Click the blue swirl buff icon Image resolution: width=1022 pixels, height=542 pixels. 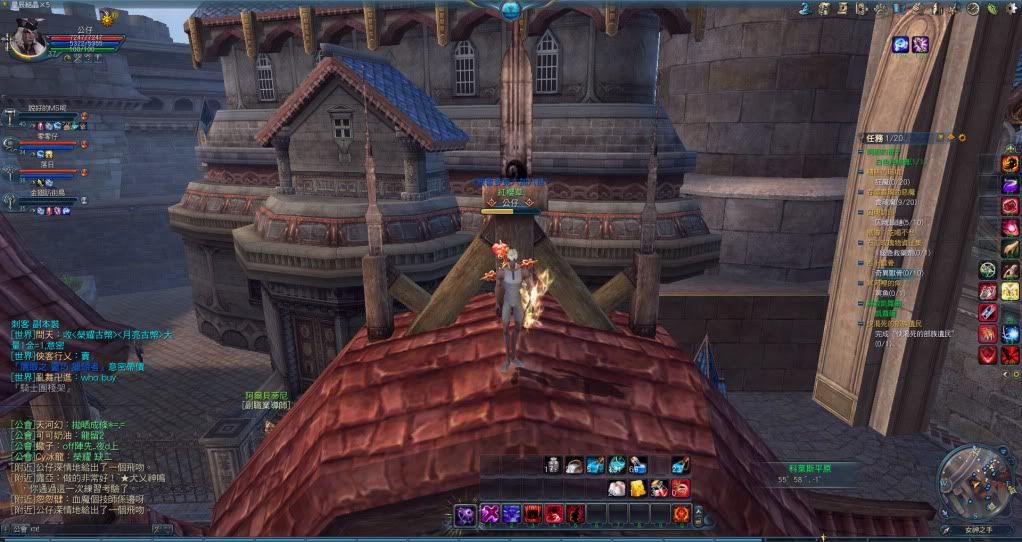900,44
